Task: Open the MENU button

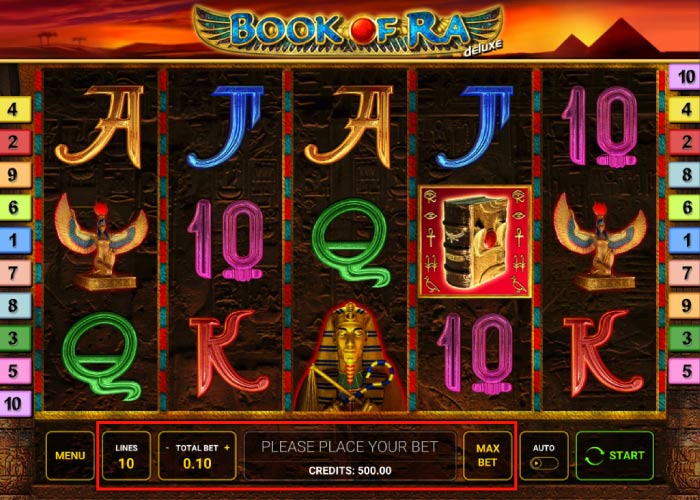Action: point(70,456)
